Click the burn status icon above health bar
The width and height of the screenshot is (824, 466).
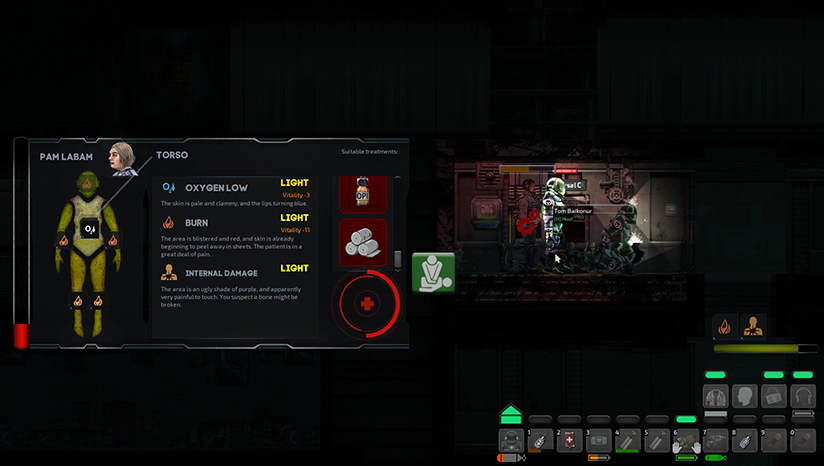pyautogui.click(x=725, y=326)
